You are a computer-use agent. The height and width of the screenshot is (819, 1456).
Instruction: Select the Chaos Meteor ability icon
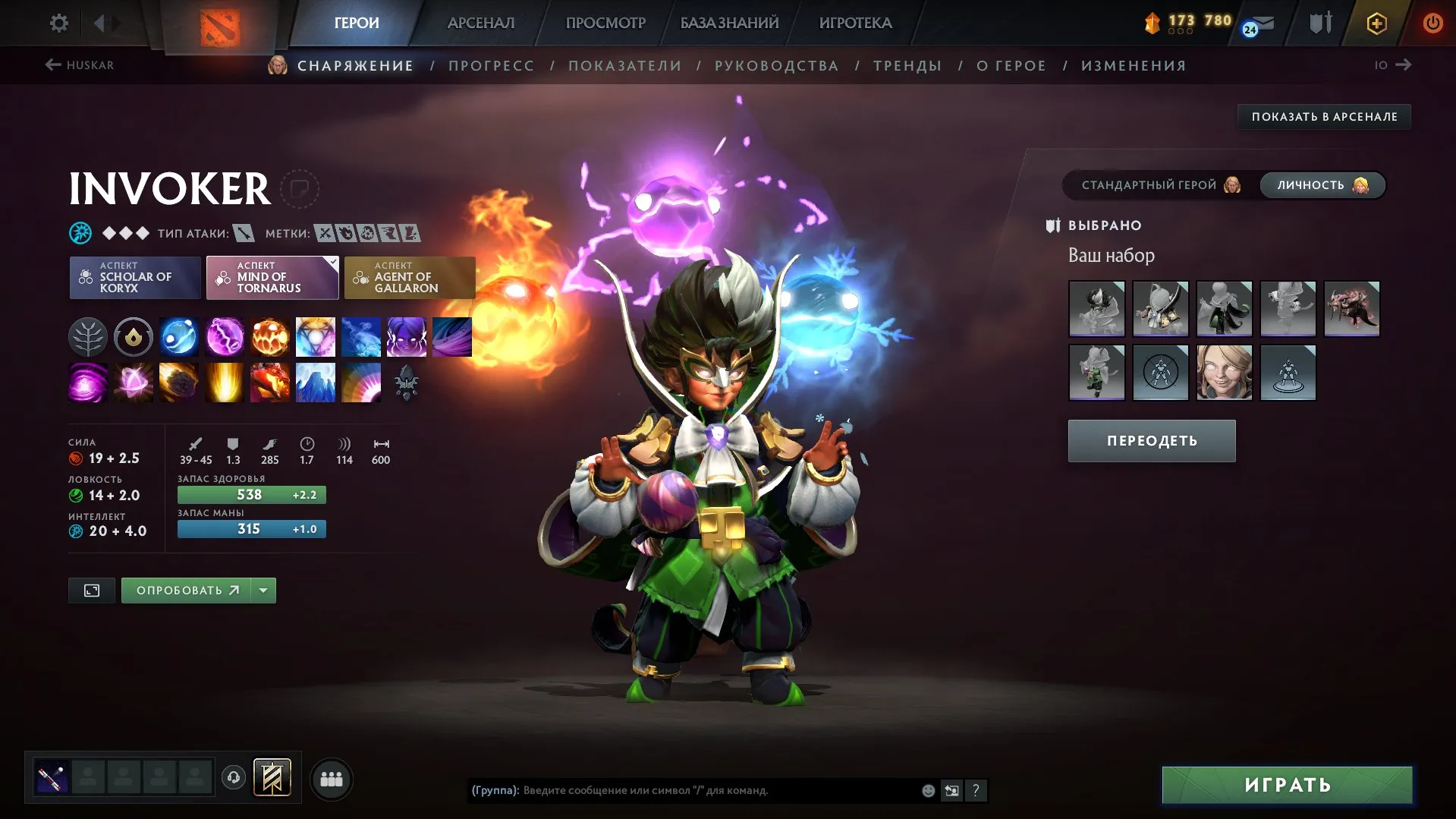(179, 382)
